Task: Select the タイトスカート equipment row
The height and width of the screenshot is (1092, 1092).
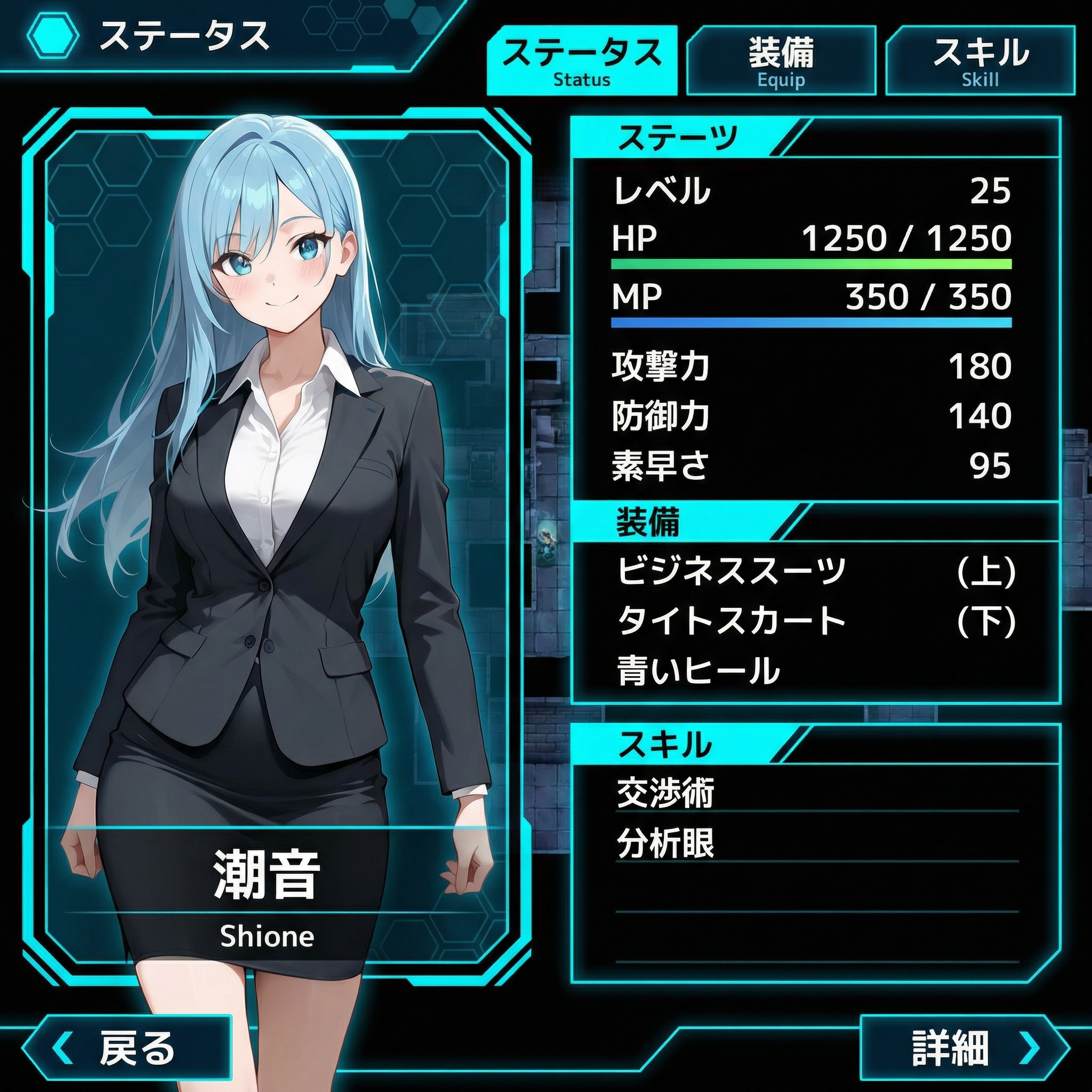Action: [x=815, y=621]
